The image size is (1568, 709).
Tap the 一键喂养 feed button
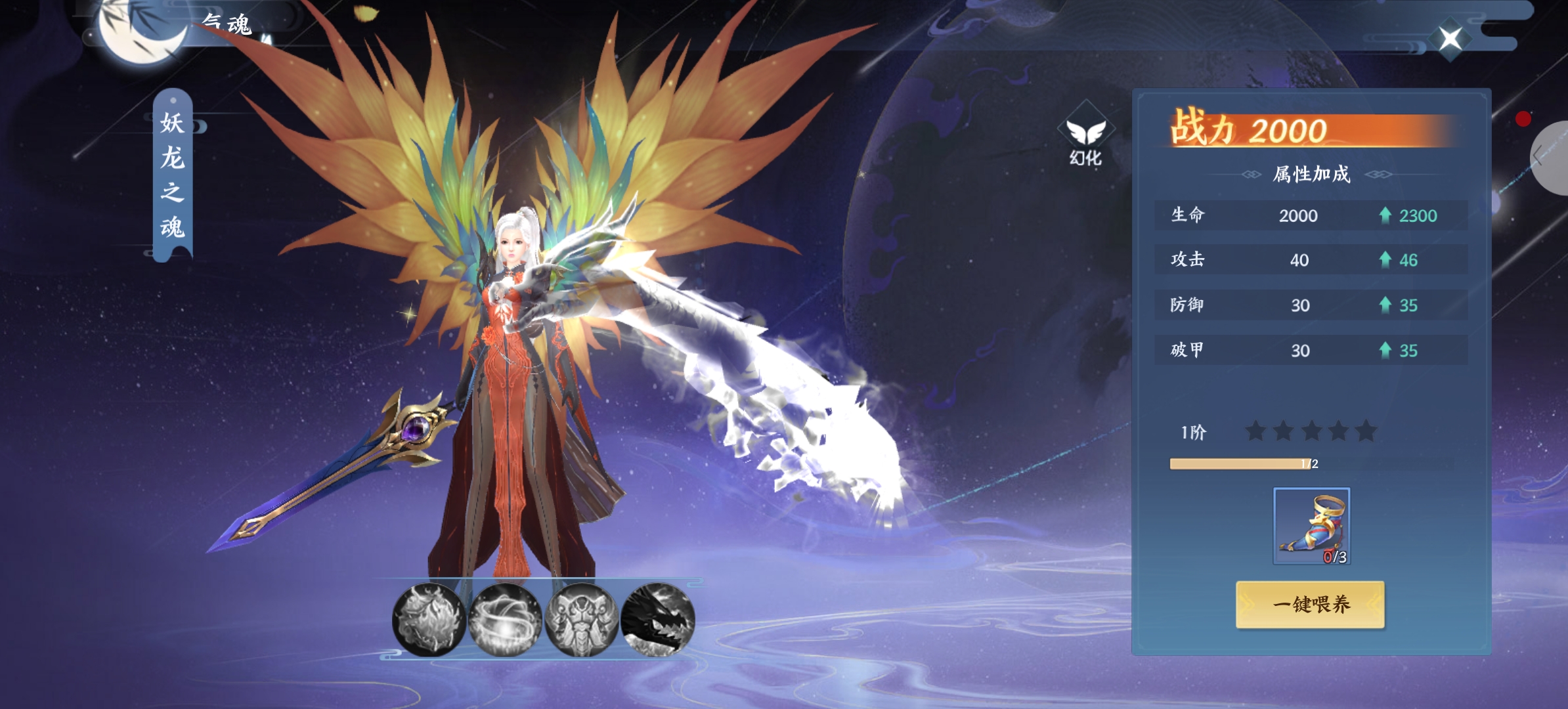(1310, 604)
